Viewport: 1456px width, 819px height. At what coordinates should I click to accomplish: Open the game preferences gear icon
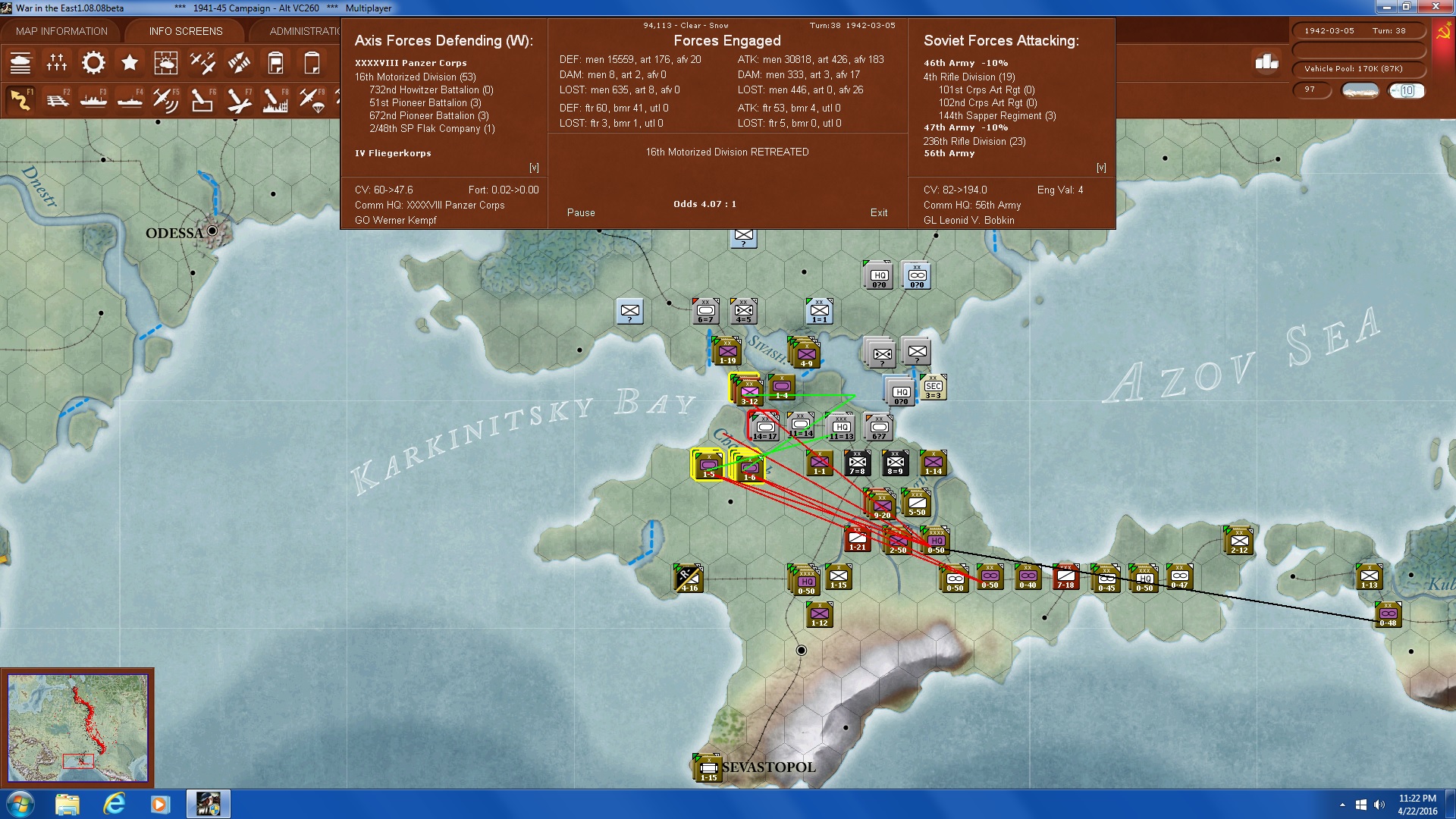point(93,62)
